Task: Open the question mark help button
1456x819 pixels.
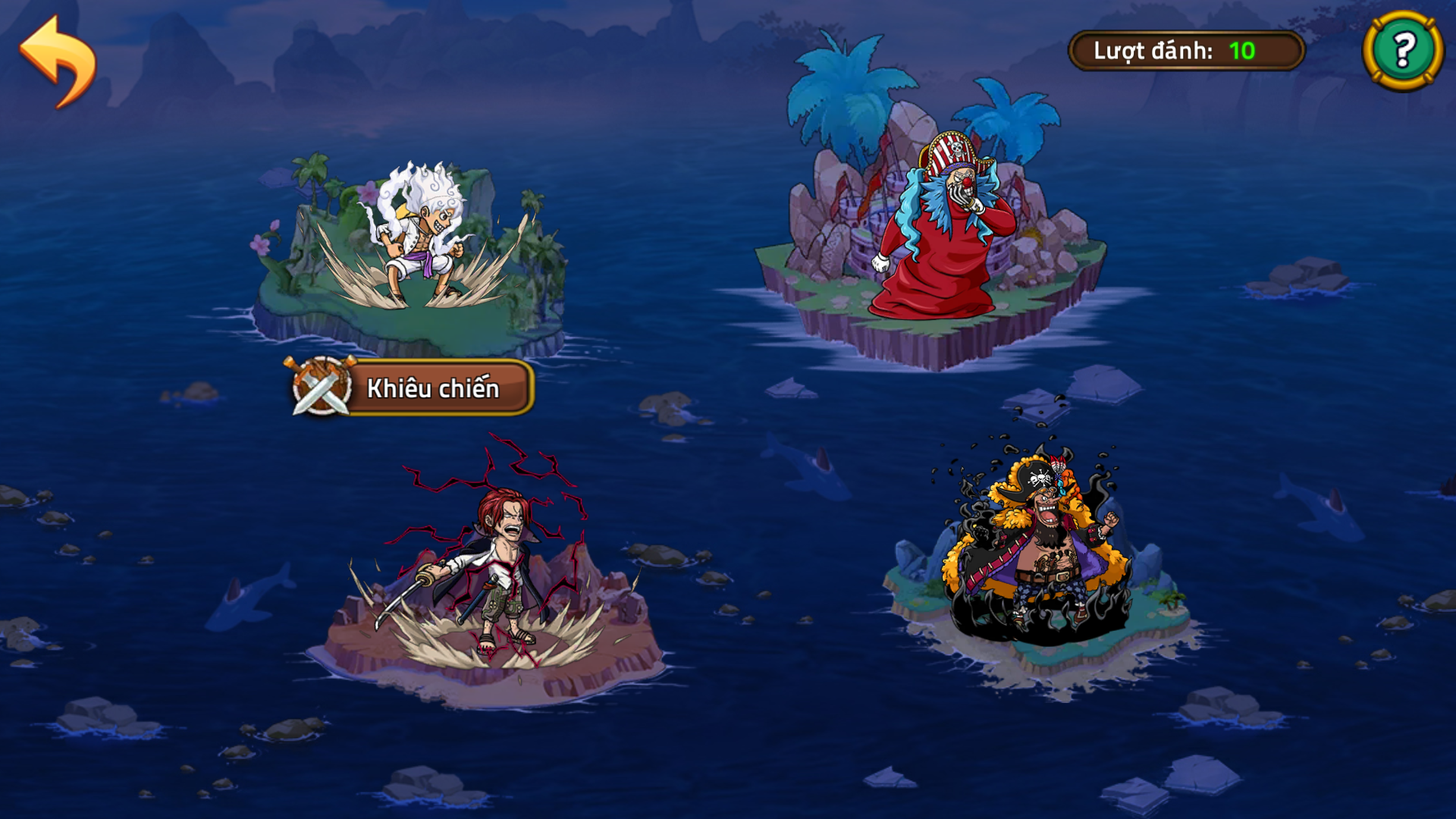Action: tap(1403, 51)
